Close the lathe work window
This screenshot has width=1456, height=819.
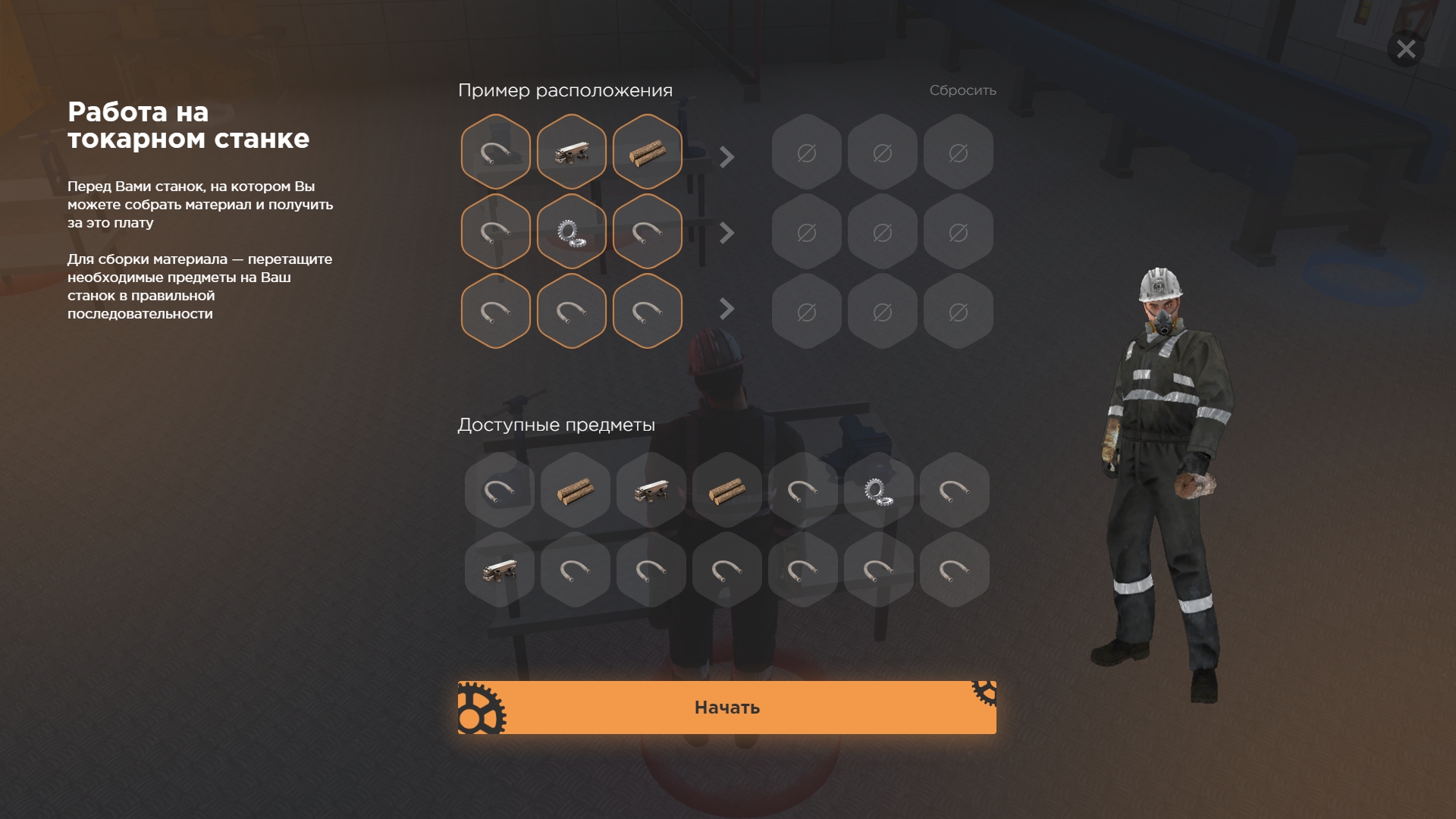1405,49
